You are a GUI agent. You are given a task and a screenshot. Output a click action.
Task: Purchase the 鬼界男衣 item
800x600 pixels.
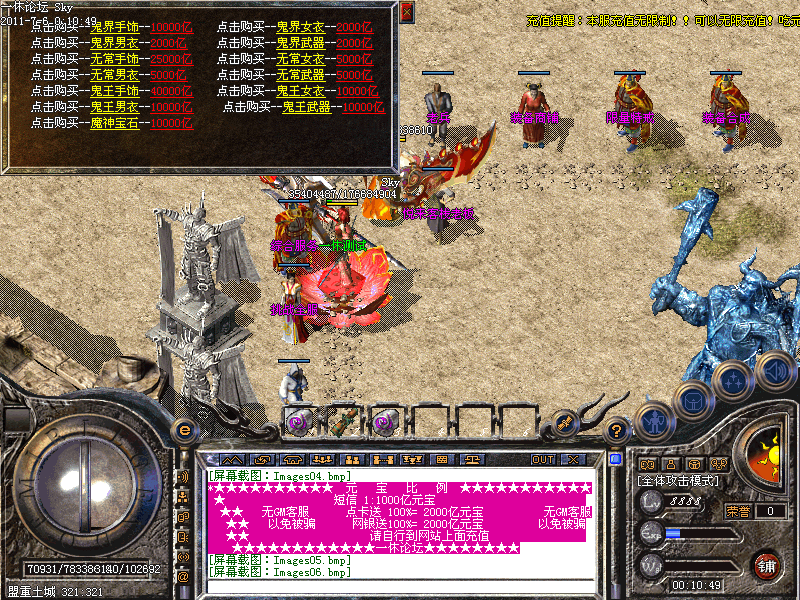tap(115, 43)
